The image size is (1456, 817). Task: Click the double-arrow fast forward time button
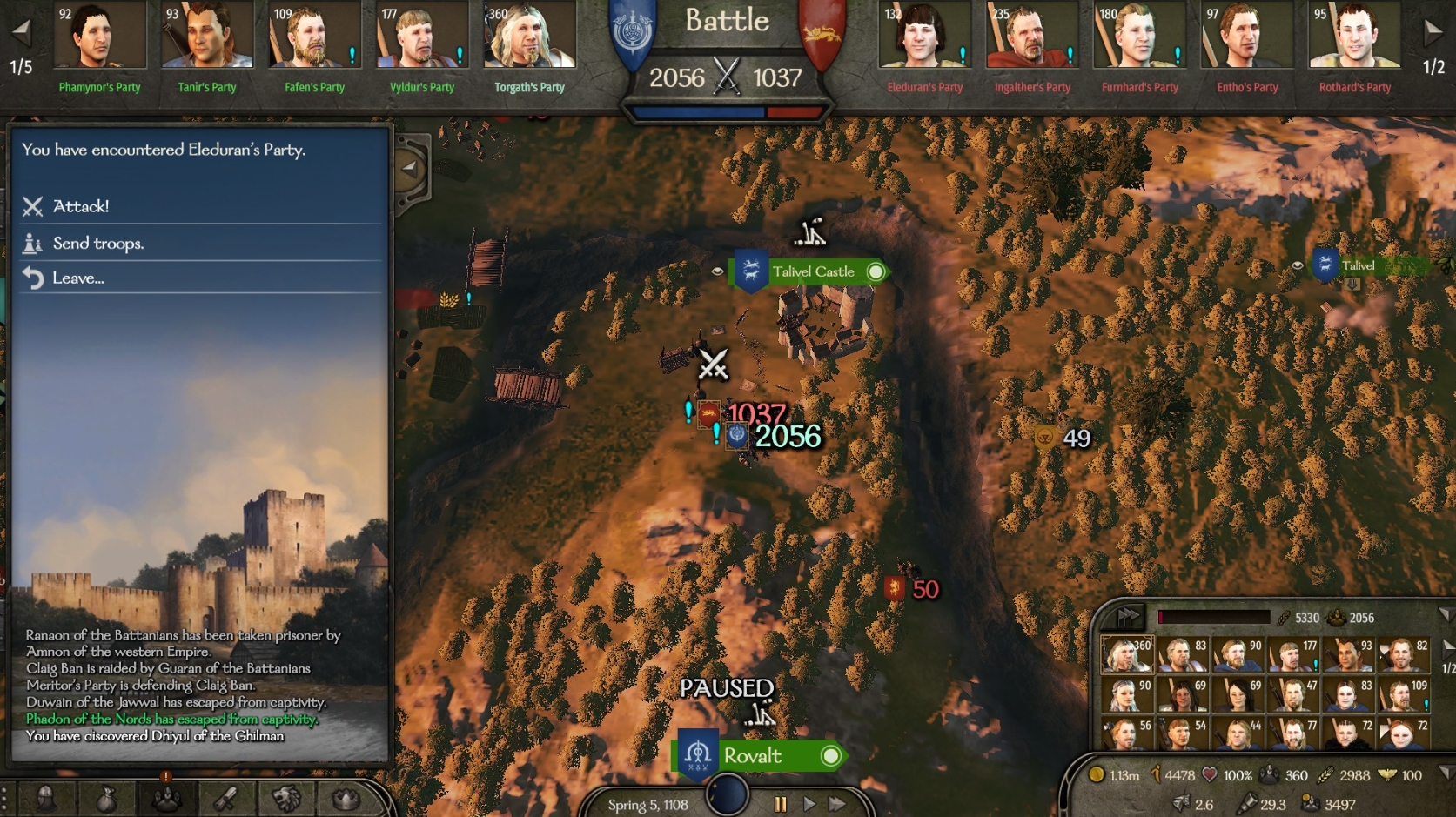(x=837, y=804)
